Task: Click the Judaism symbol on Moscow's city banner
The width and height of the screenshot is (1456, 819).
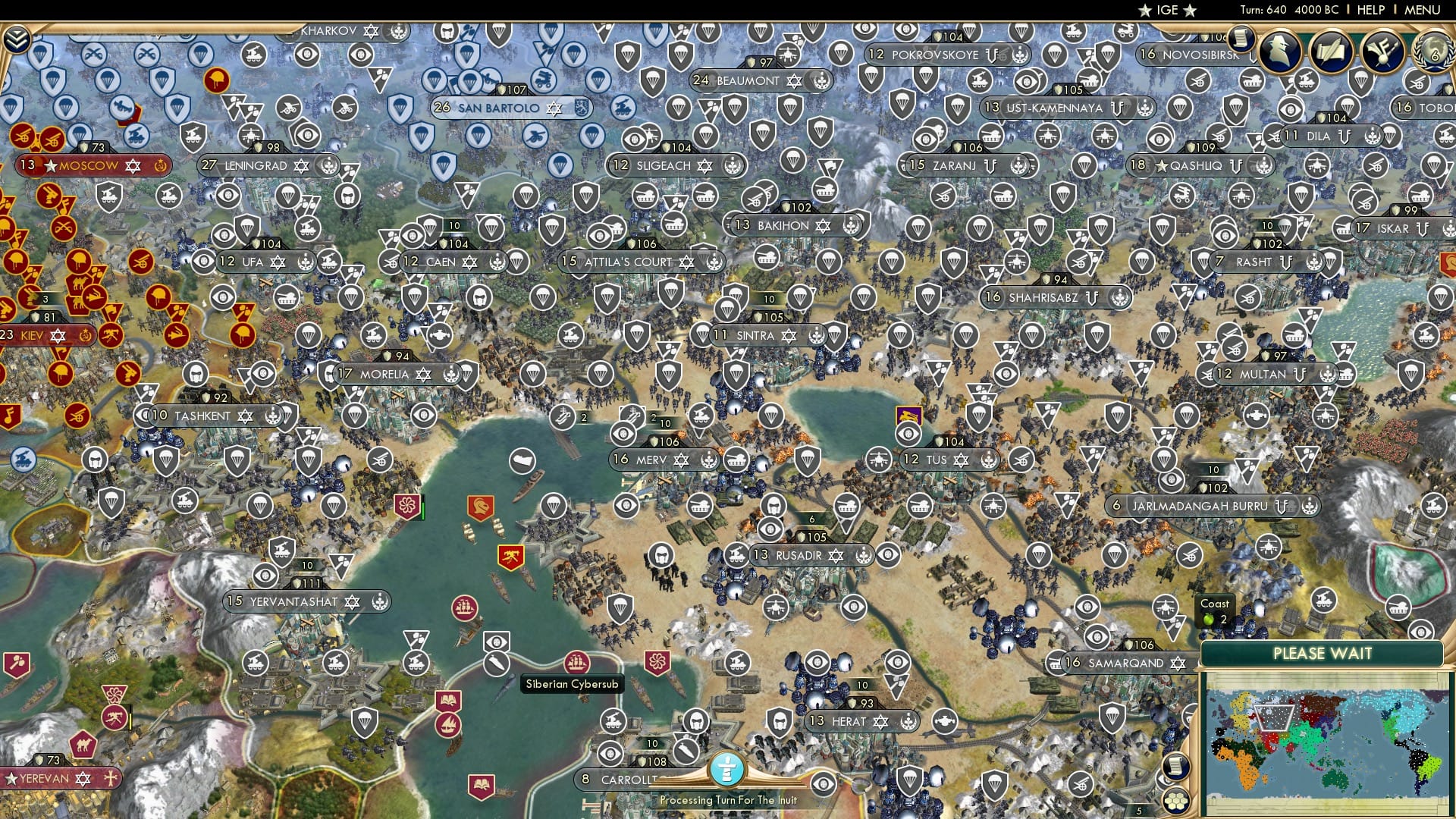Action: pyautogui.click(x=133, y=165)
